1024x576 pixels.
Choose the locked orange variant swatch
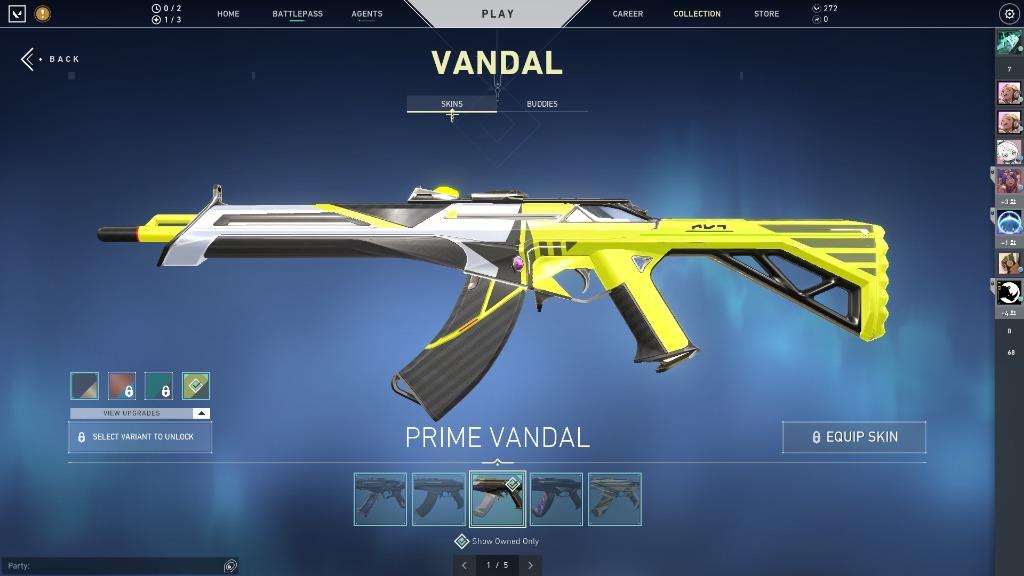click(x=122, y=386)
